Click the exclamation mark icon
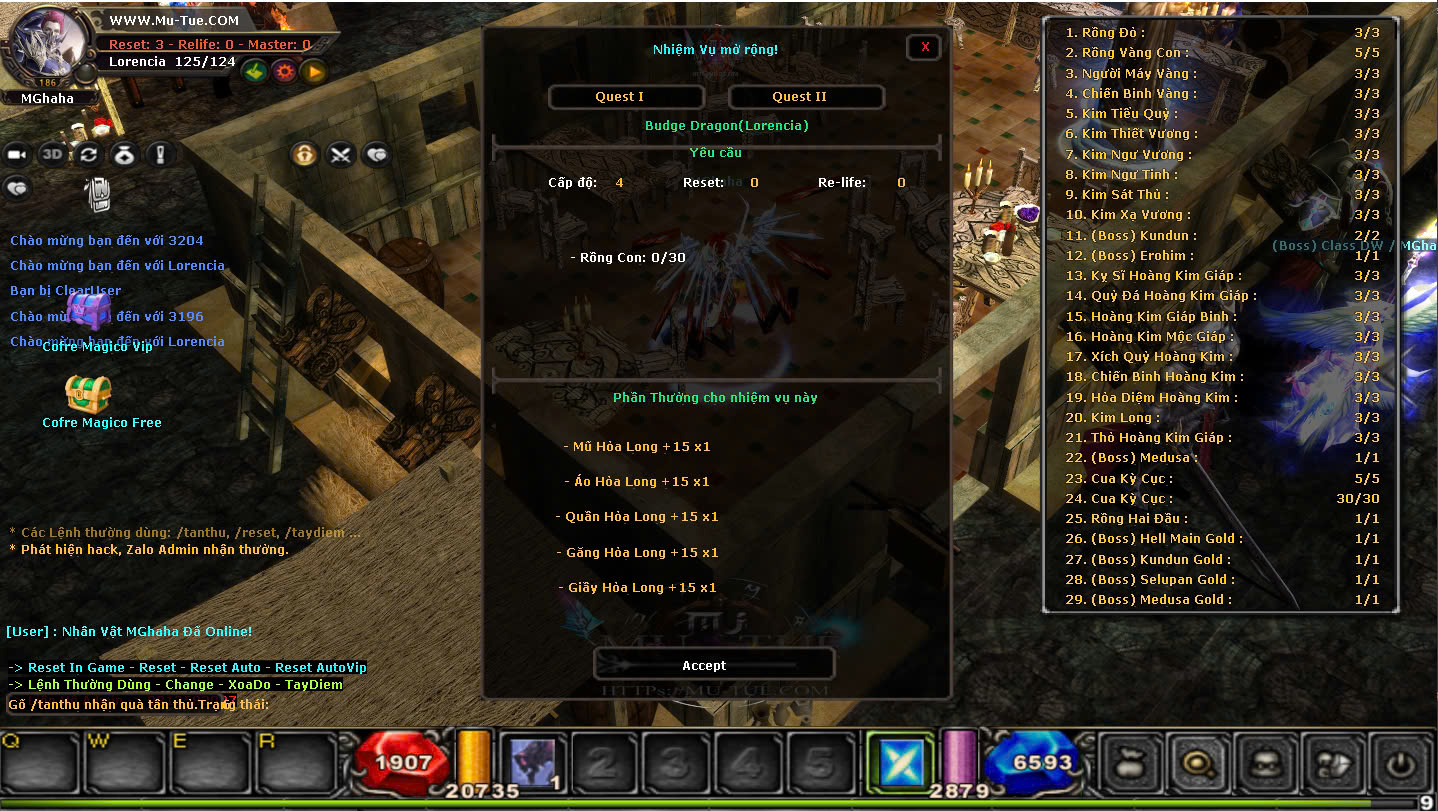This screenshot has width=1438, height=811. (x=160, y=154)
